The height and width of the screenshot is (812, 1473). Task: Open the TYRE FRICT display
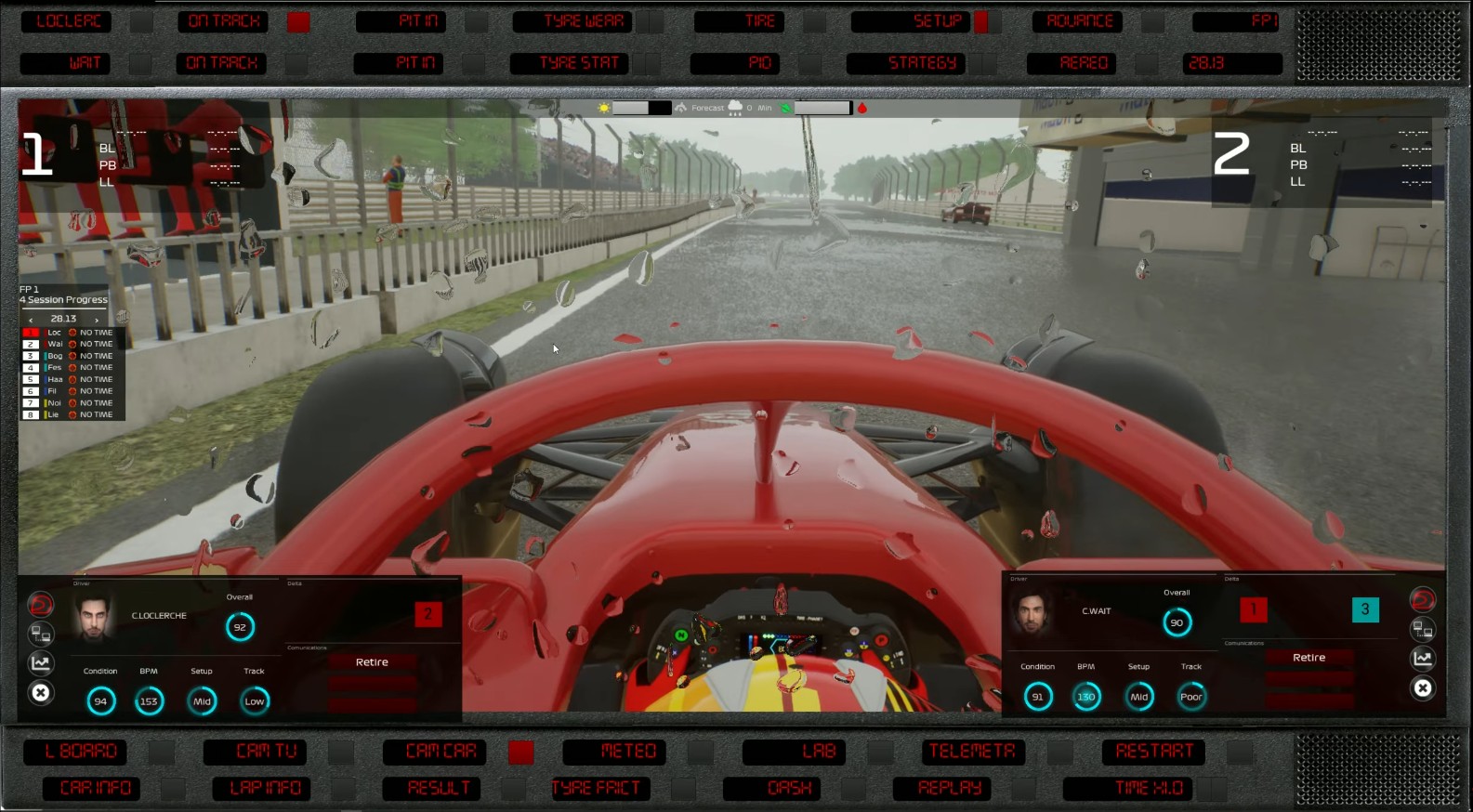pos(598,789)
